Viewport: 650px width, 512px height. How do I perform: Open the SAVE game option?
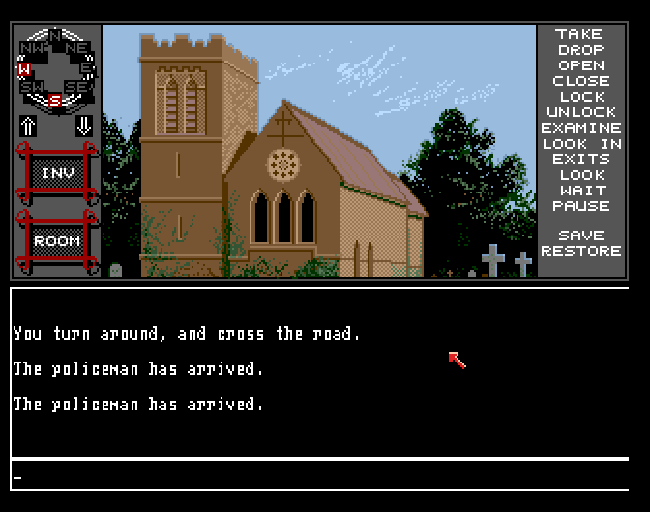(581, 236)
